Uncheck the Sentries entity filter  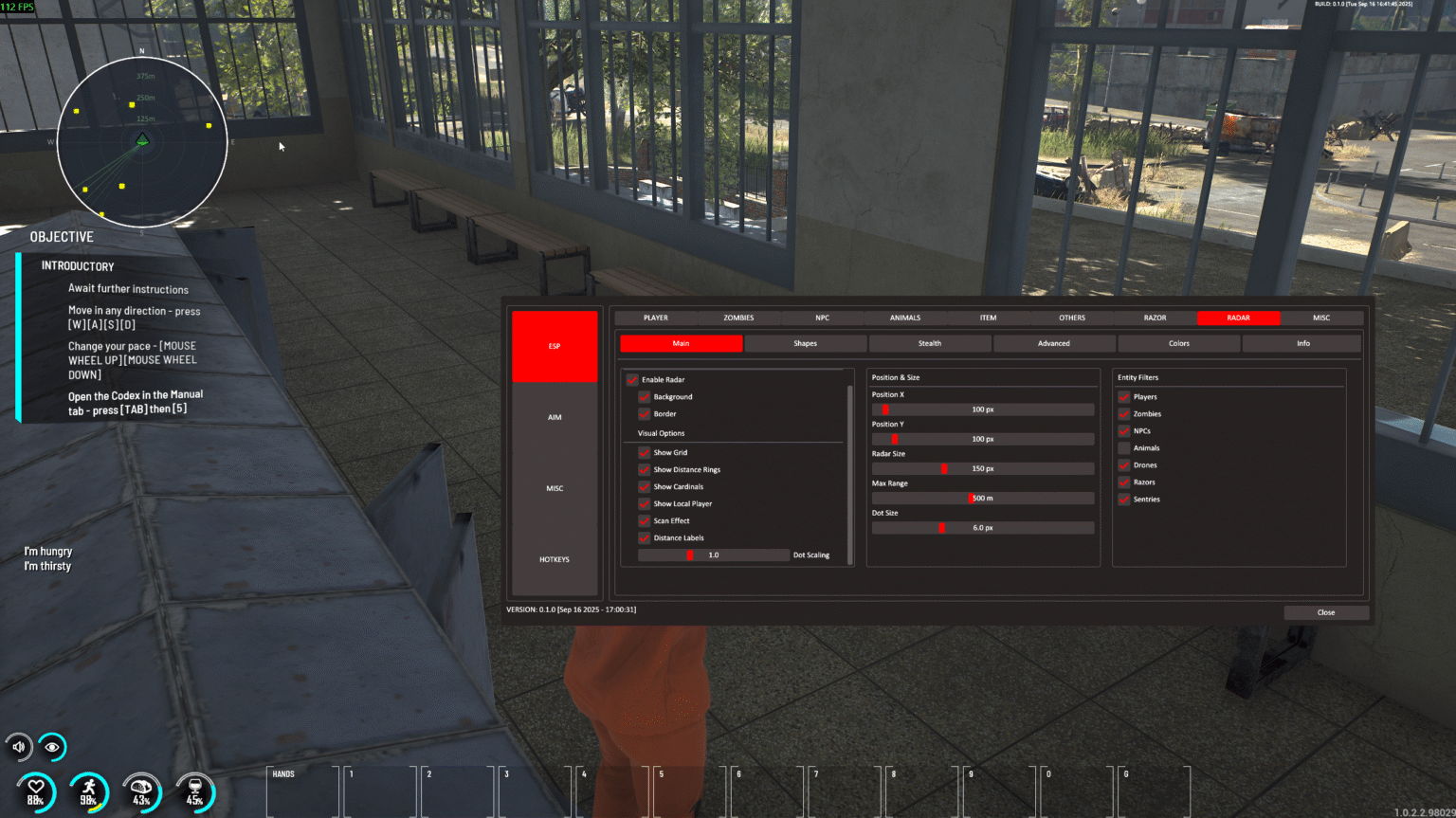1124,499
